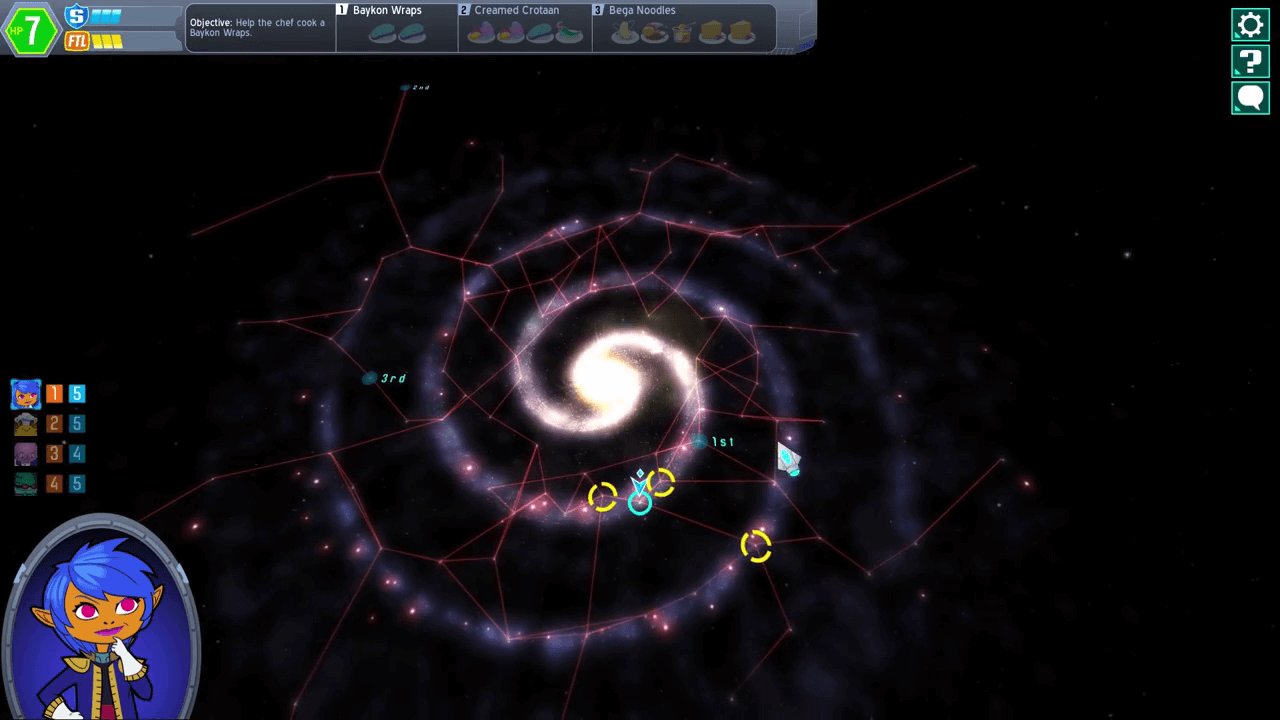Select the Creamed Crotaan recipe
Viewport: 1280px width, 720px height.
(525, 26)
